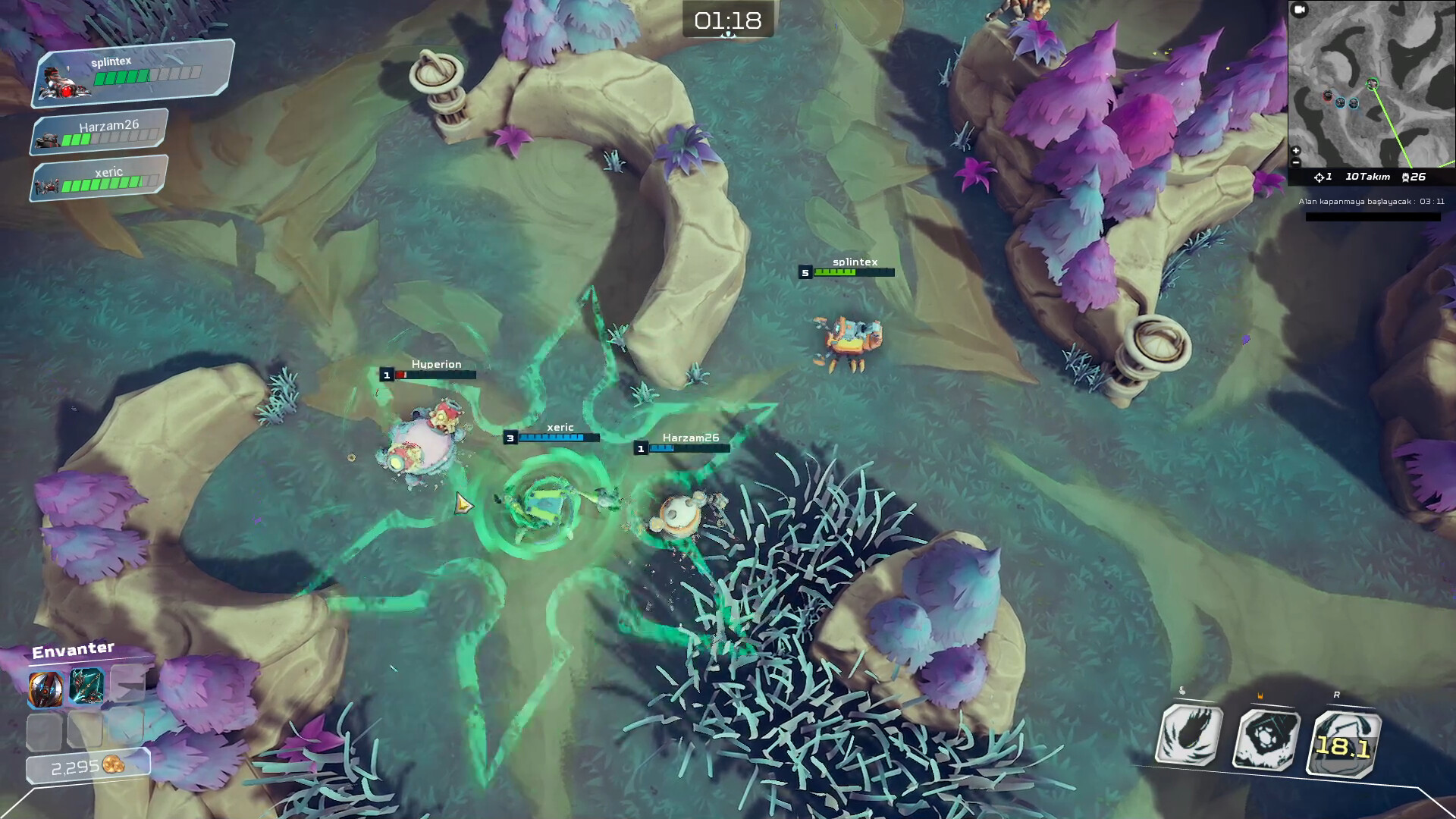Click the throwing-star item in the Envanter inventory
The image size is (1456, 819).
45,689
